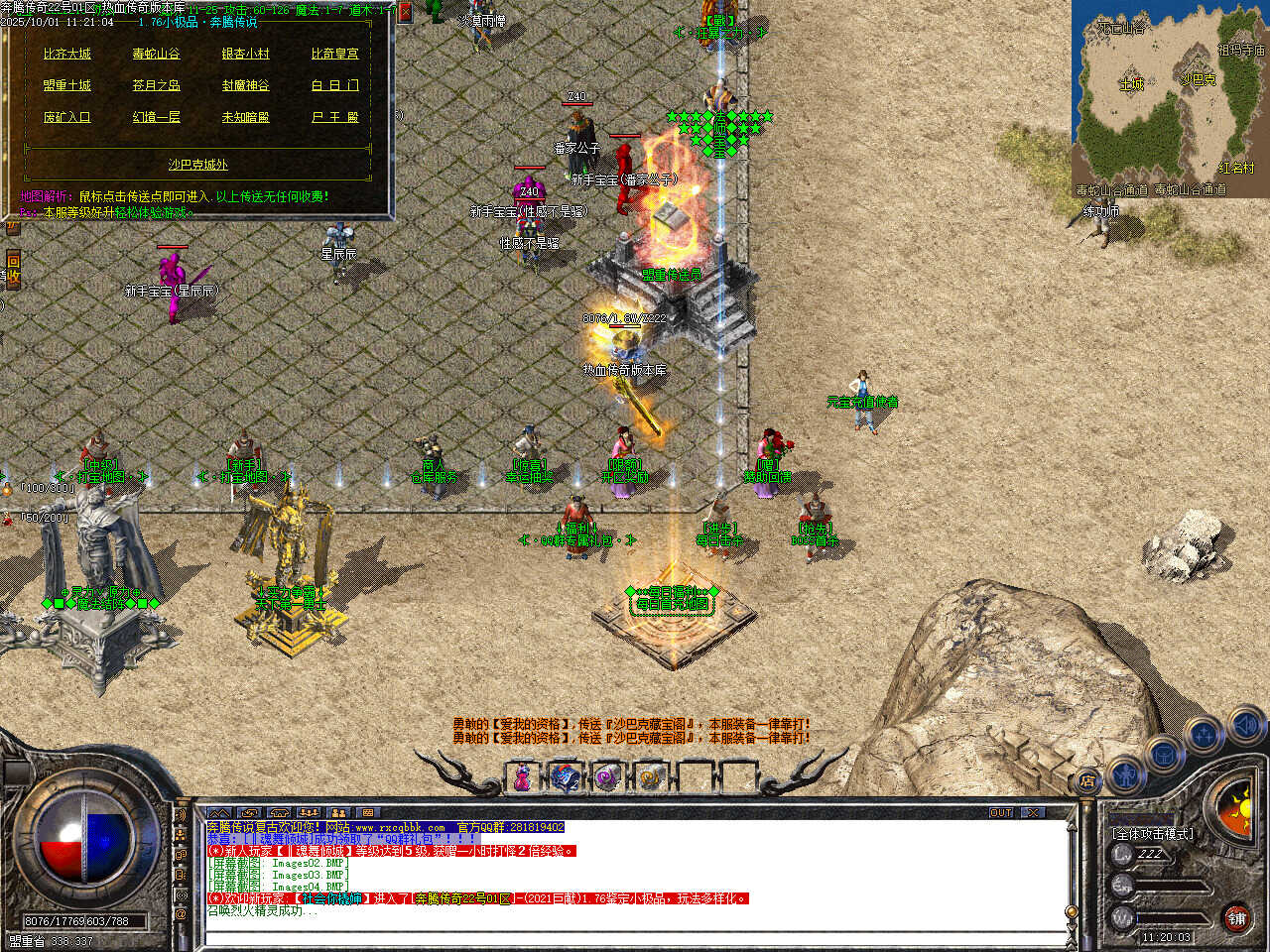Select the 银杏小村 teleport link

click(x=245, y=54)
